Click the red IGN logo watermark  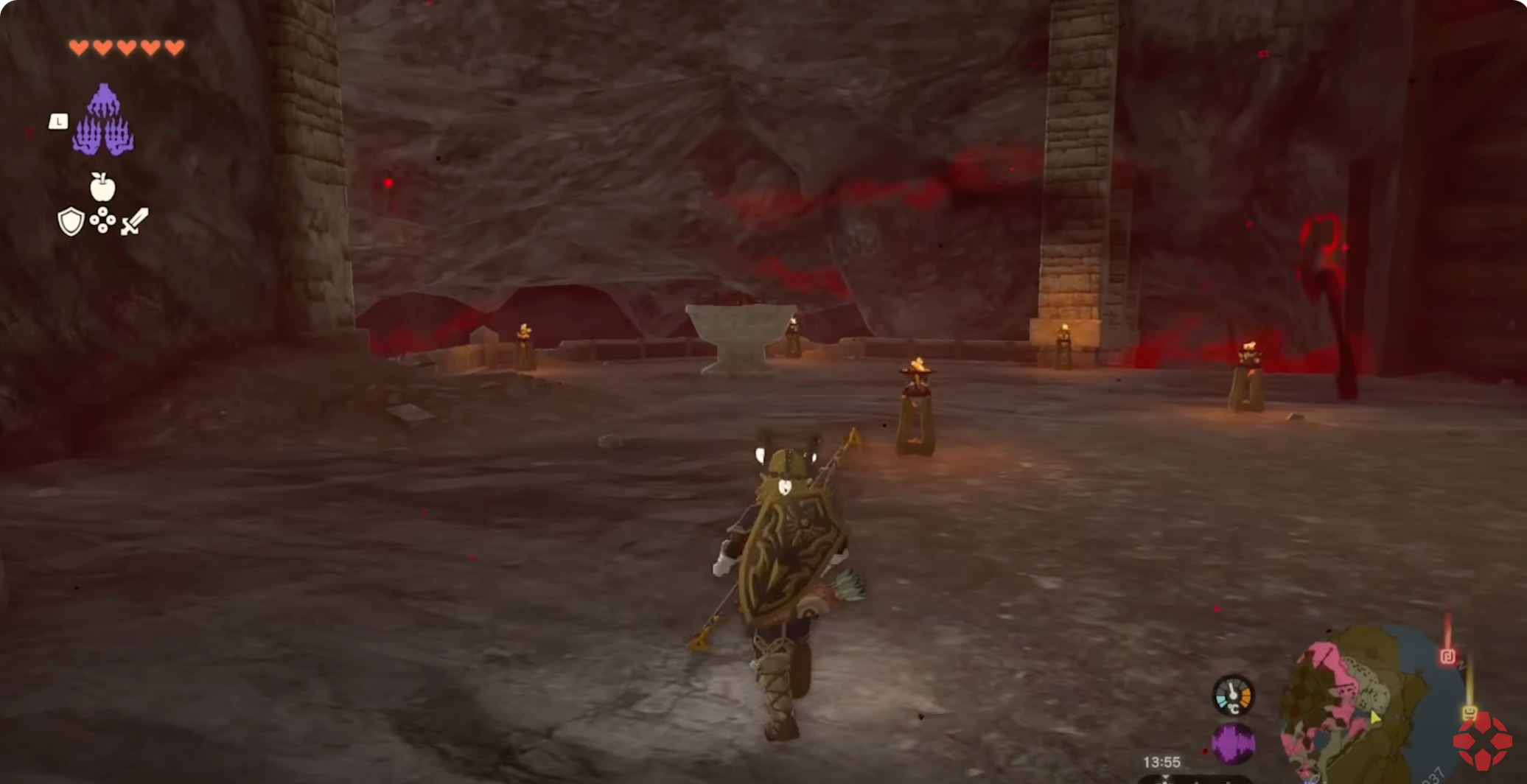pos(1483,741)
